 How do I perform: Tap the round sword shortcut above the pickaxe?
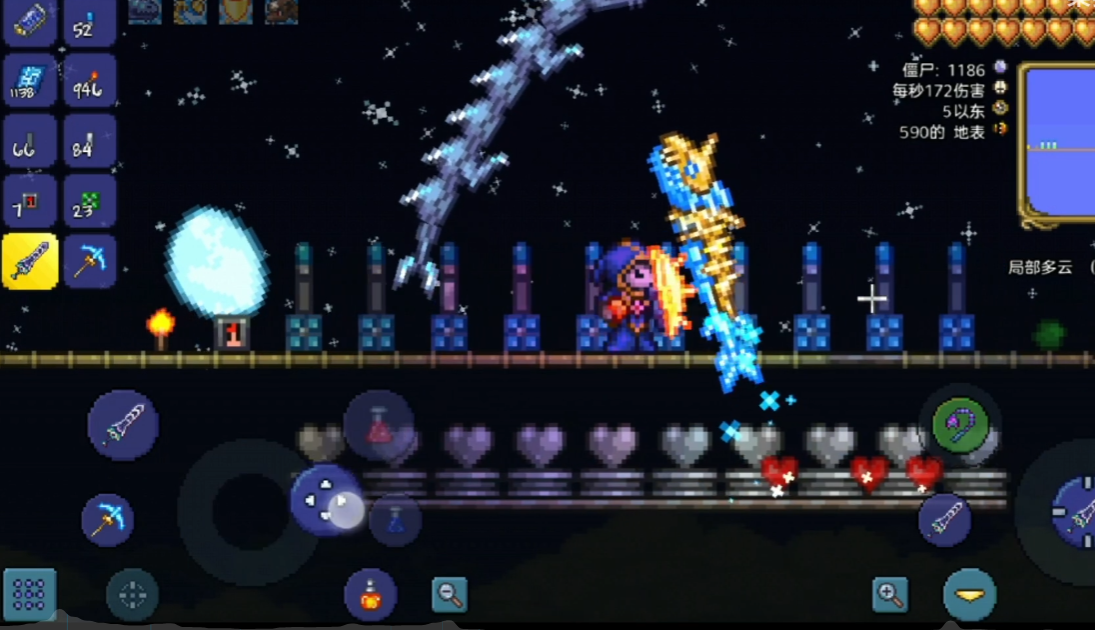123,425
